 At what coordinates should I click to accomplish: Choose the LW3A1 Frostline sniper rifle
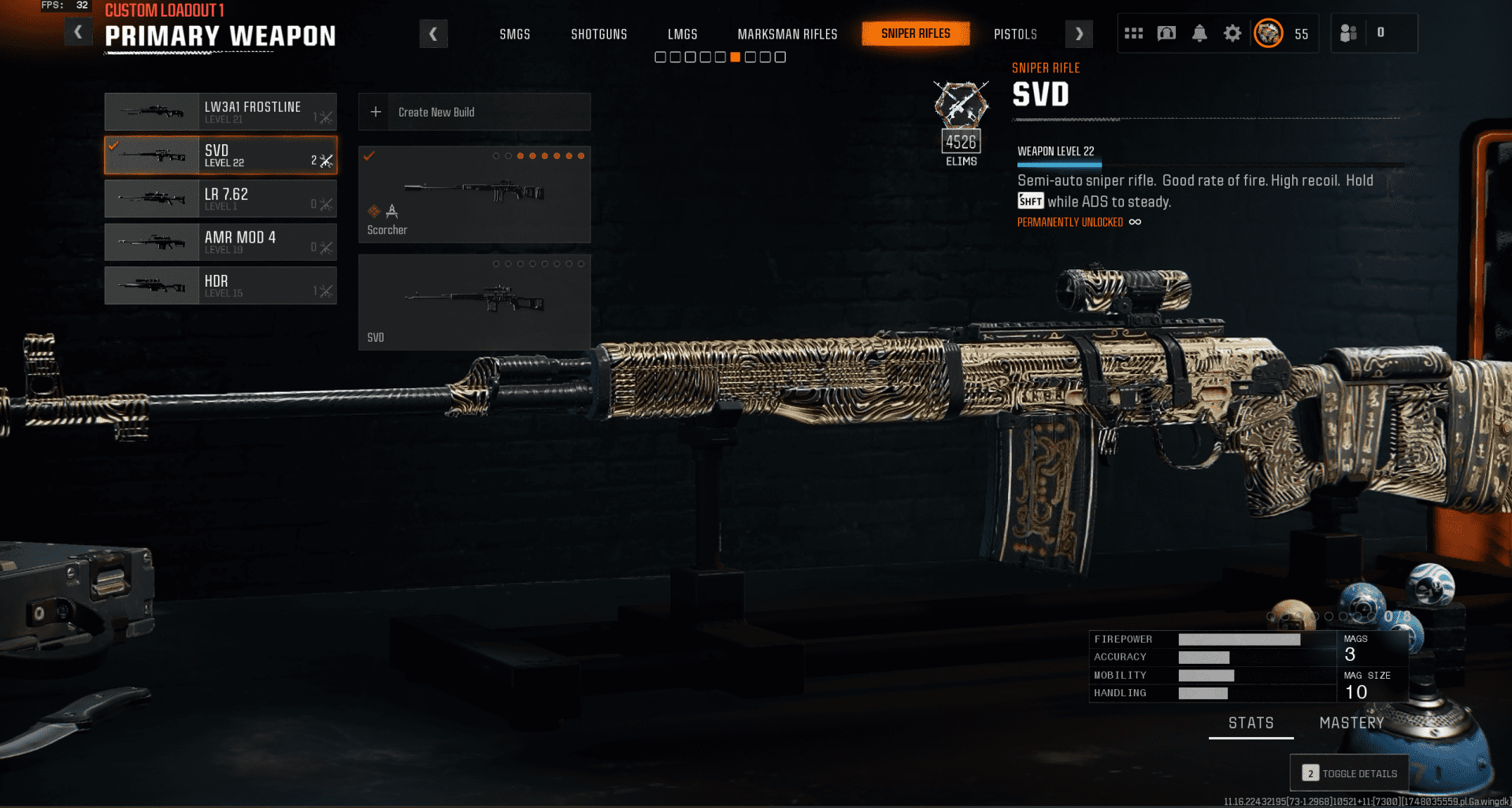point(220,112)
